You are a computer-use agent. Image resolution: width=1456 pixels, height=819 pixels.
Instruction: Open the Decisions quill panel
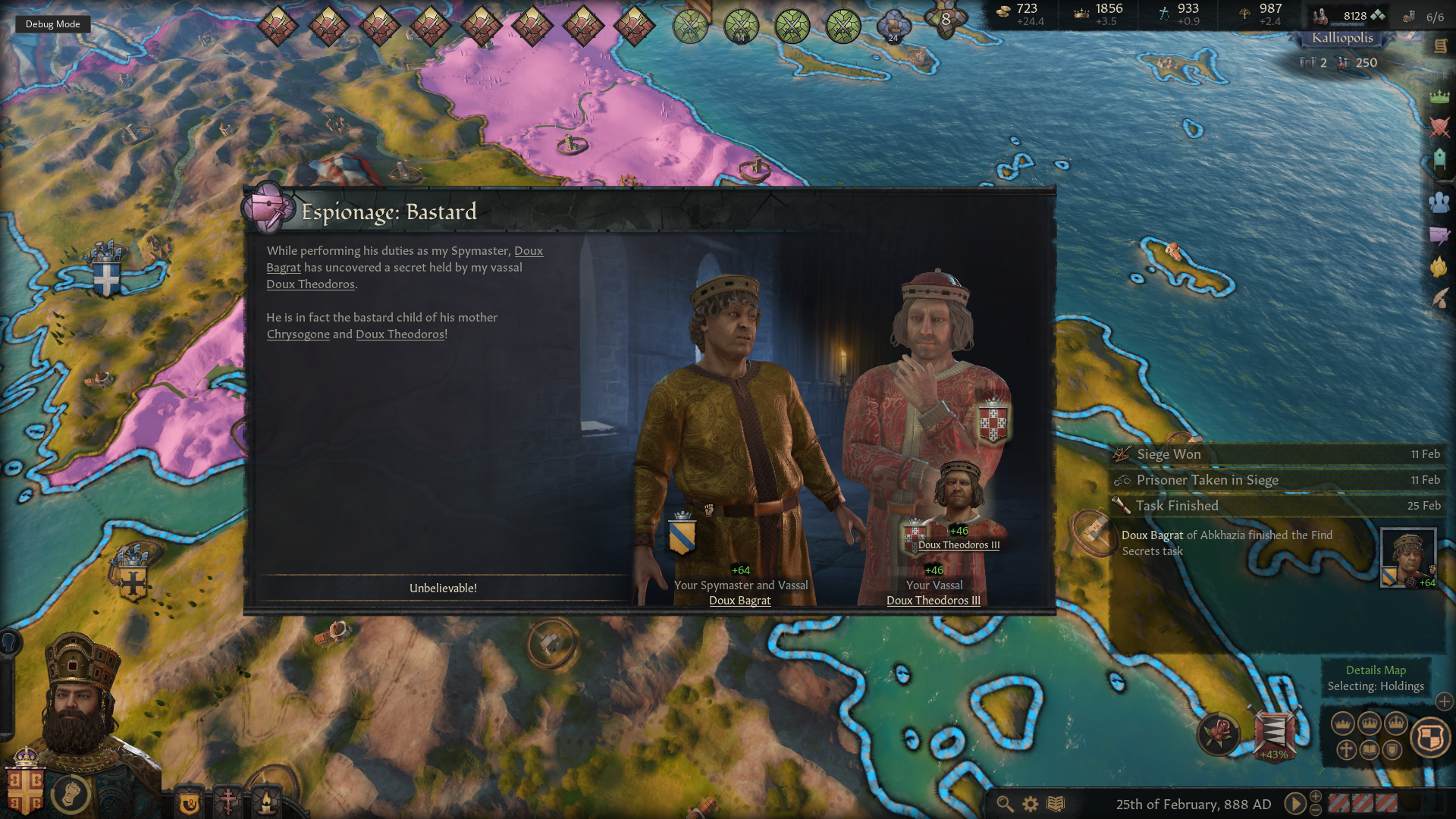coord(1439,299)
